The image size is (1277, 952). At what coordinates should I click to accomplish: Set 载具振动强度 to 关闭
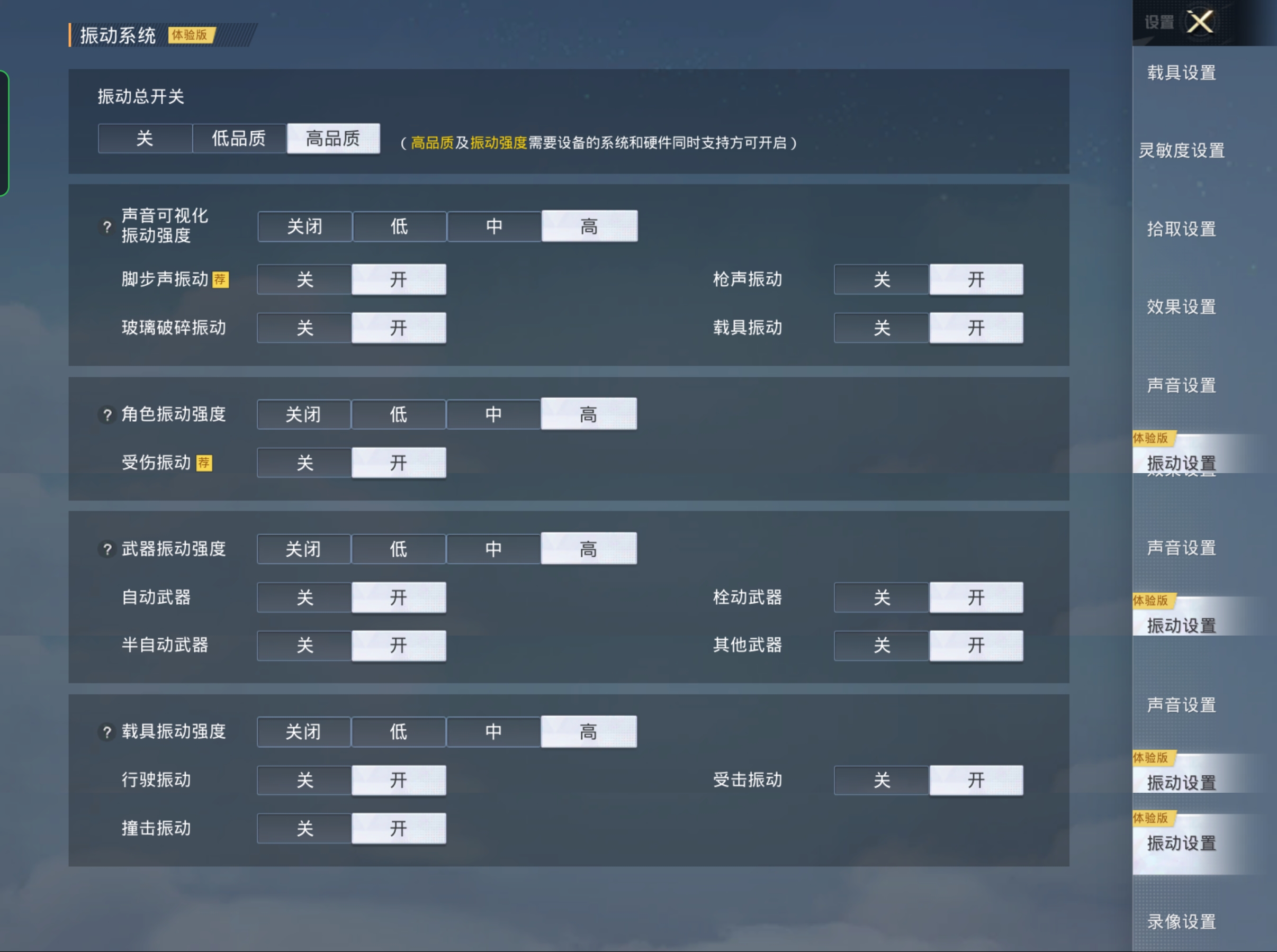click(303, 731)
